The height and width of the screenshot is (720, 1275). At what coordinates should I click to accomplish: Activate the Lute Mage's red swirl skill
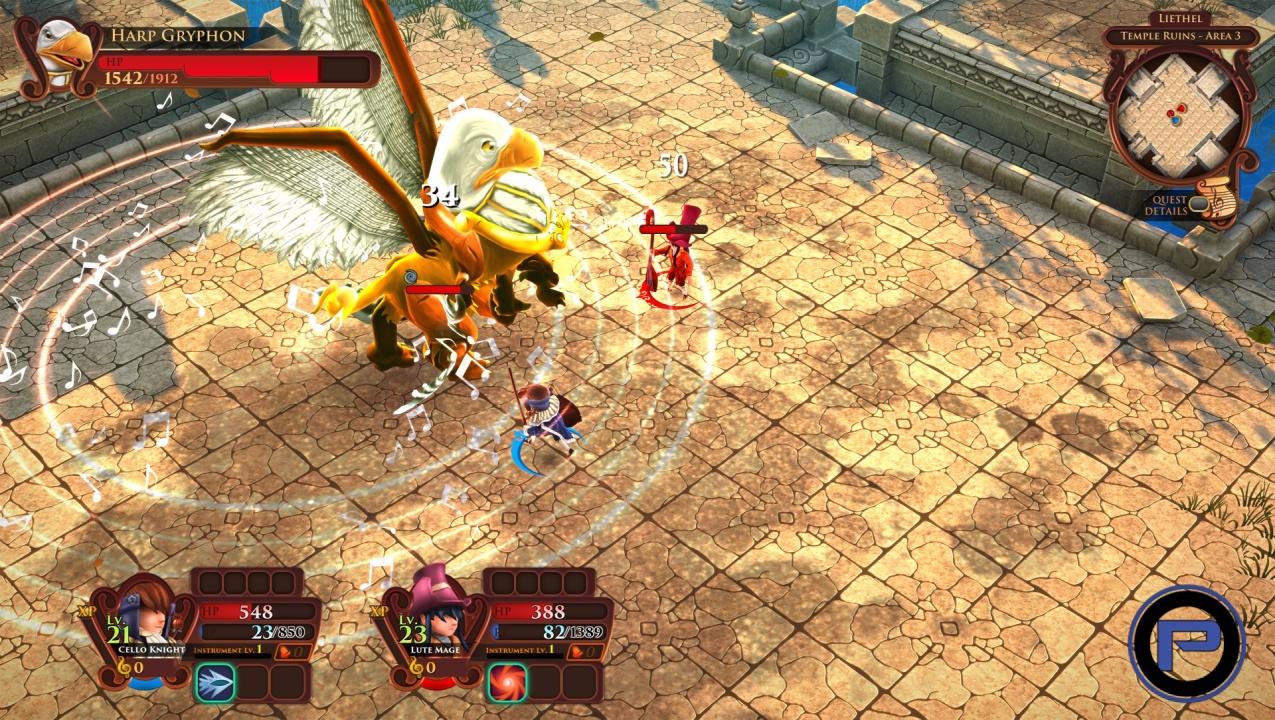(506, 682)
